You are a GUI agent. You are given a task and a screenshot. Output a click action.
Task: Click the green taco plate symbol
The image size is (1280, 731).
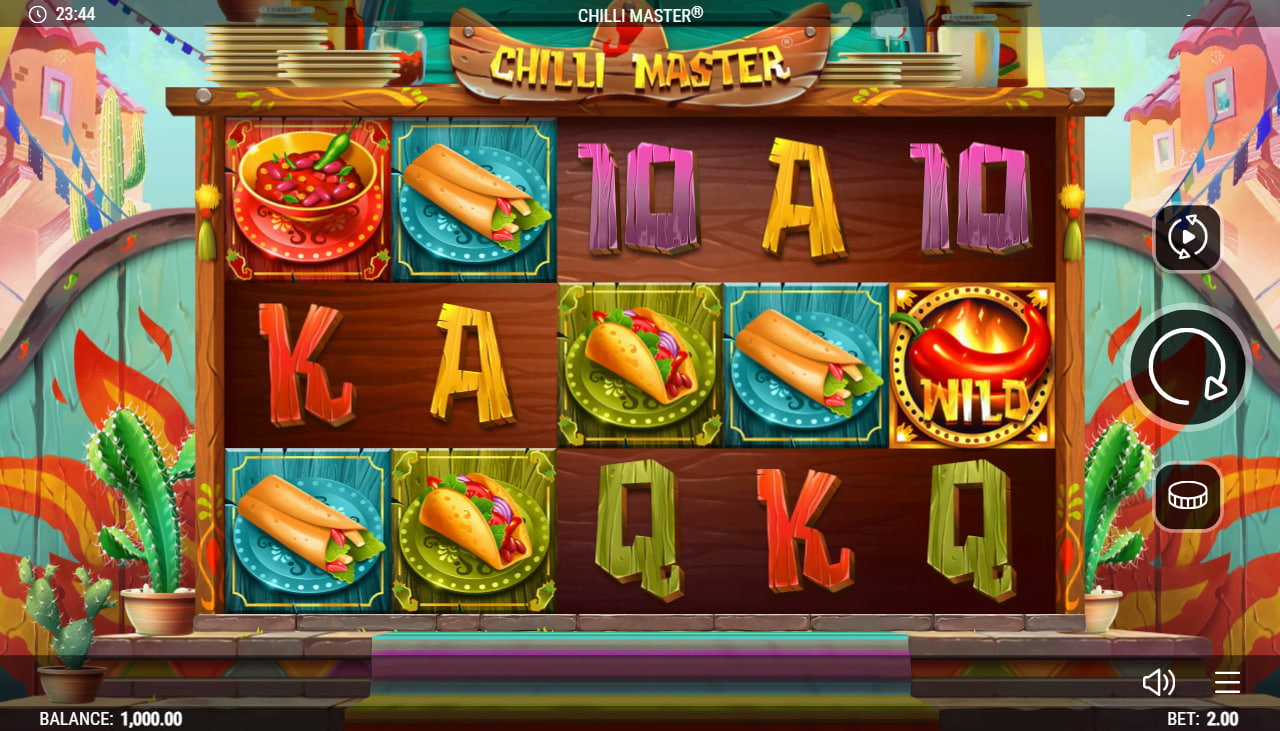(638, 362)
